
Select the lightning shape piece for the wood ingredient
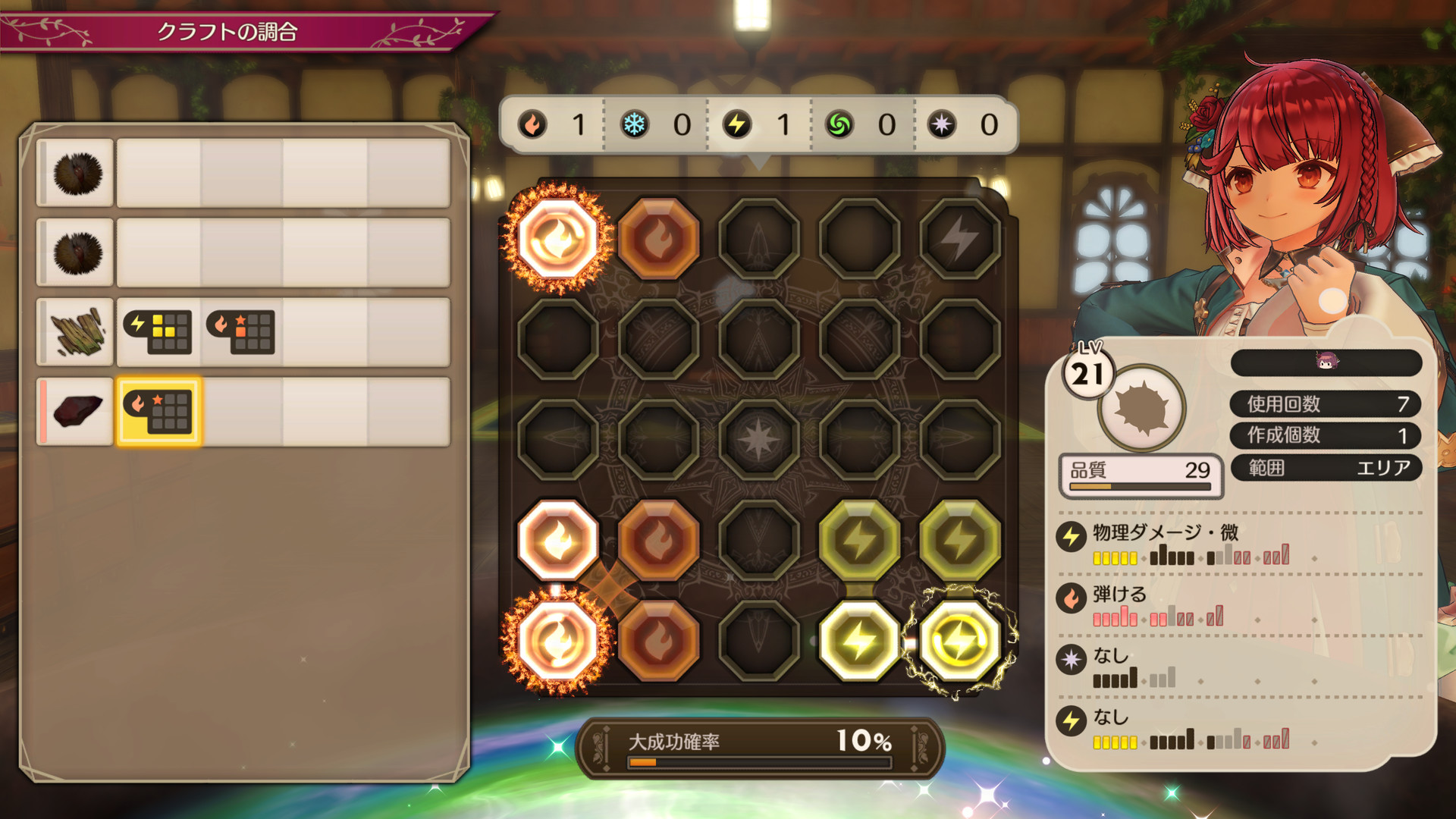tap(158, 332)
